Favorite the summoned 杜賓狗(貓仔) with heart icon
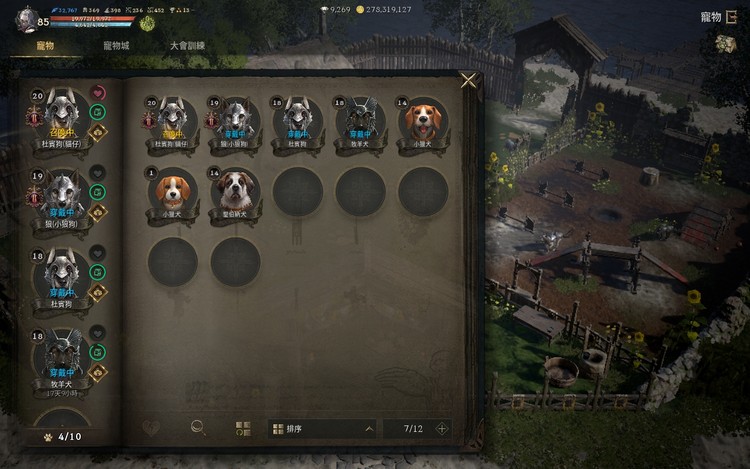 tap(97, 92)
